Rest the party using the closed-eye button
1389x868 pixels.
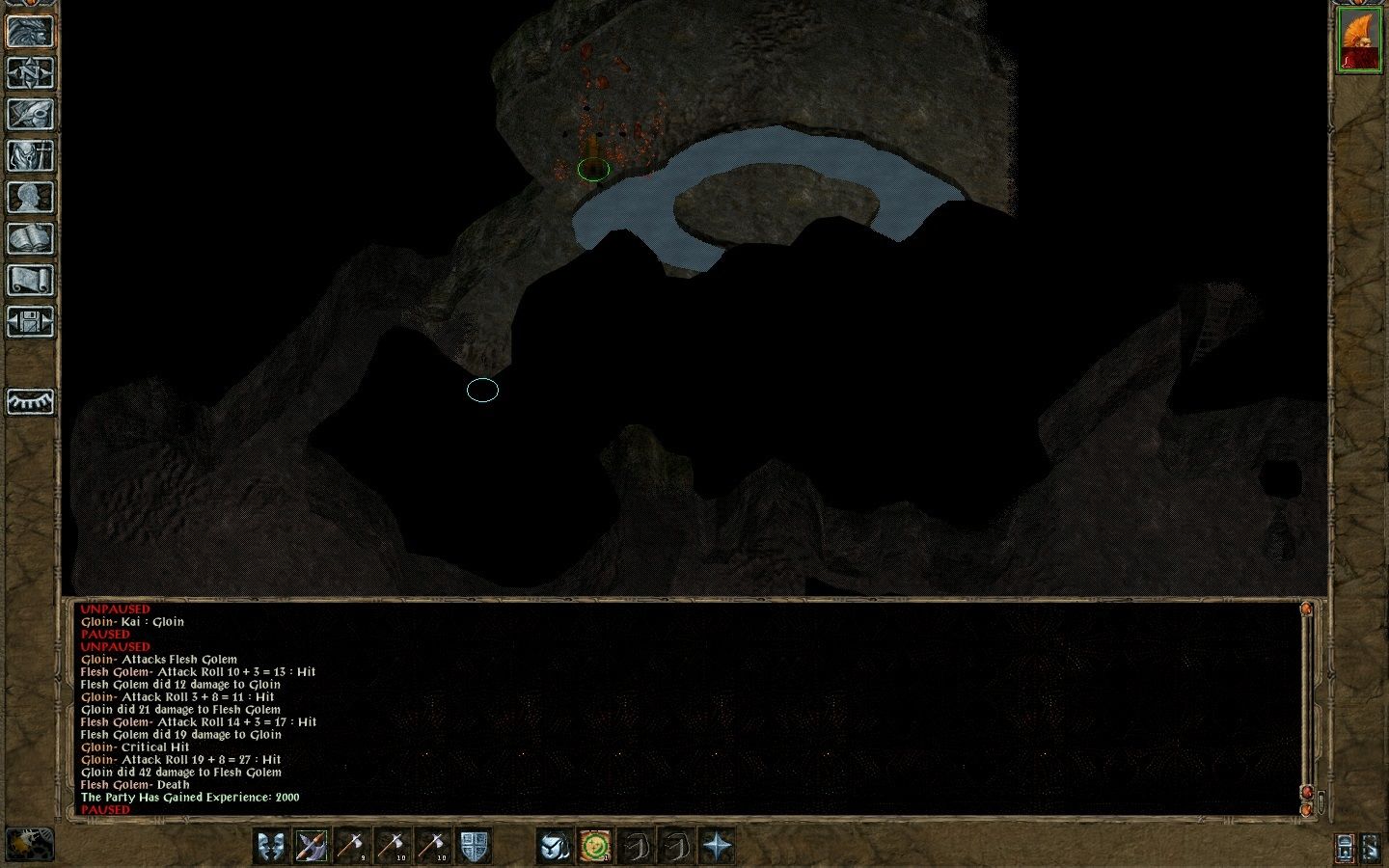click(30, 401)
